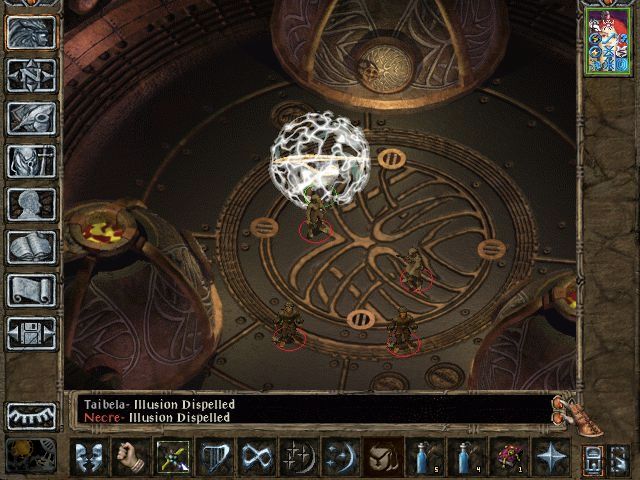The width and height of the screenshot is (640, 480).
Task: Open the cast spell stars button
Action: pos(299,457)
